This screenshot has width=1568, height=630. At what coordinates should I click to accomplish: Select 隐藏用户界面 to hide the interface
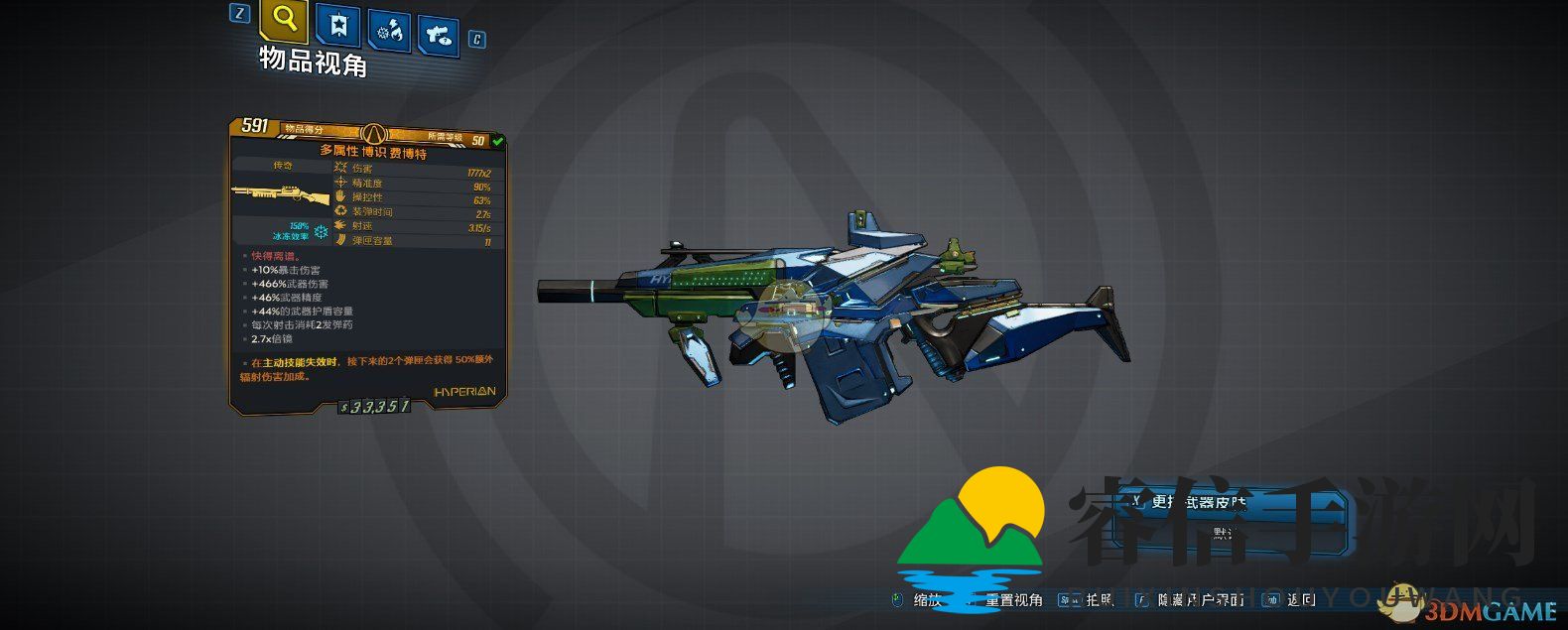[x=1200, y=599]
